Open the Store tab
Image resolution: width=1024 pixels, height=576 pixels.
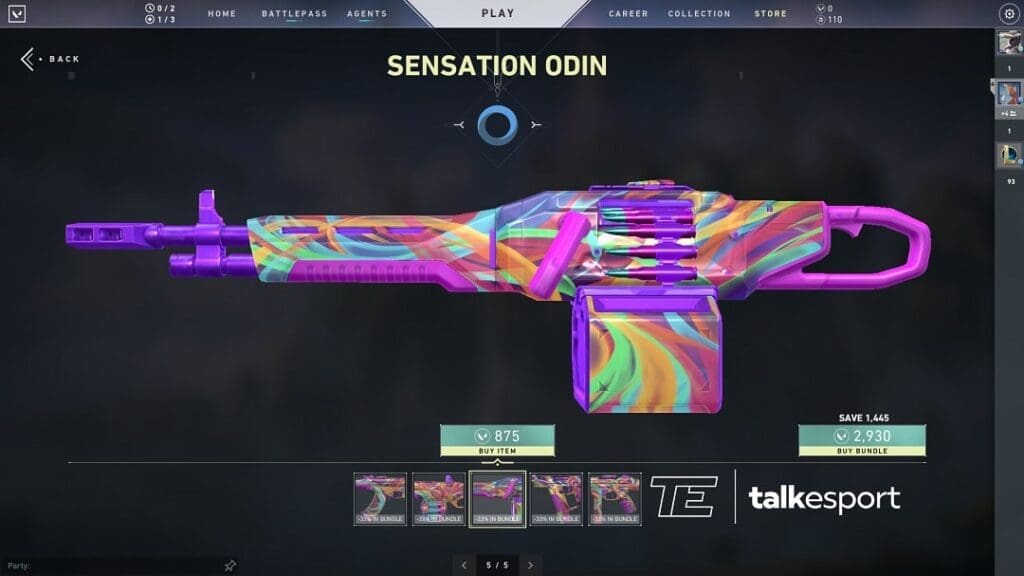770,14
